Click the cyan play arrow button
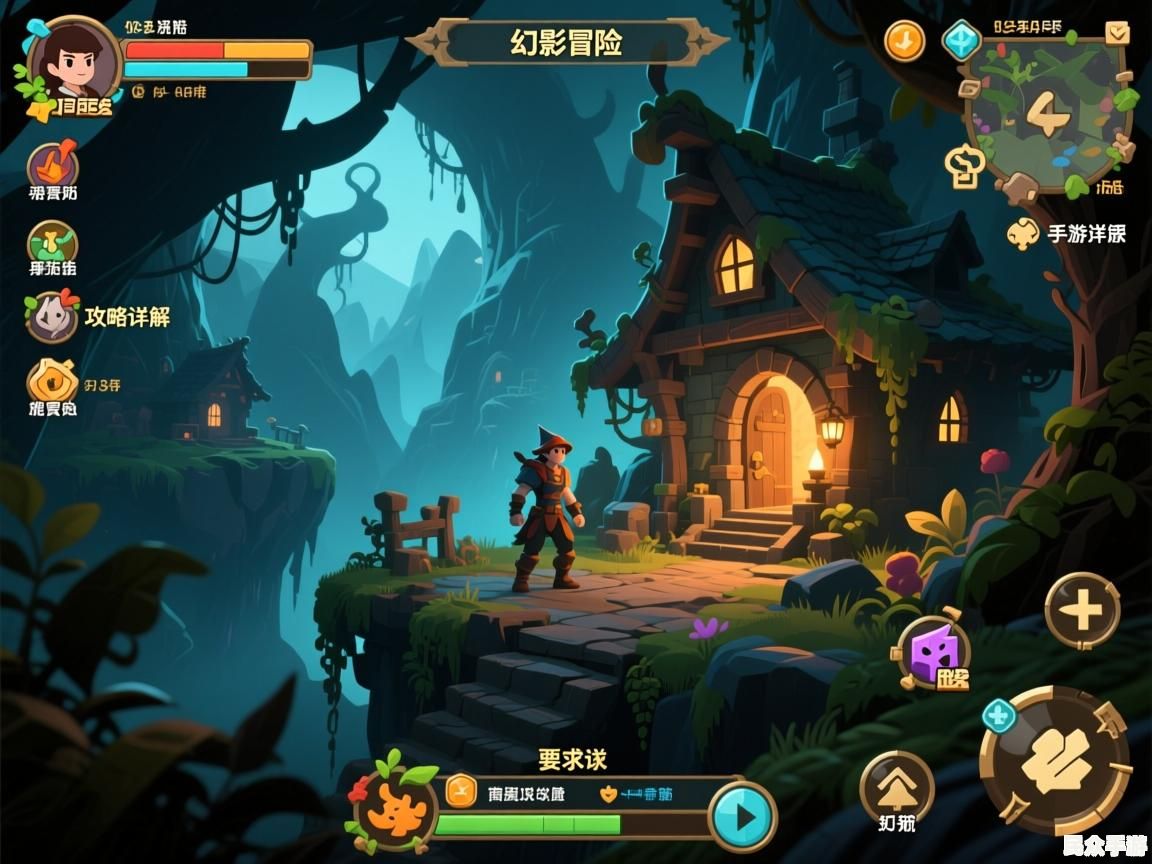 (x=743, y=817)
